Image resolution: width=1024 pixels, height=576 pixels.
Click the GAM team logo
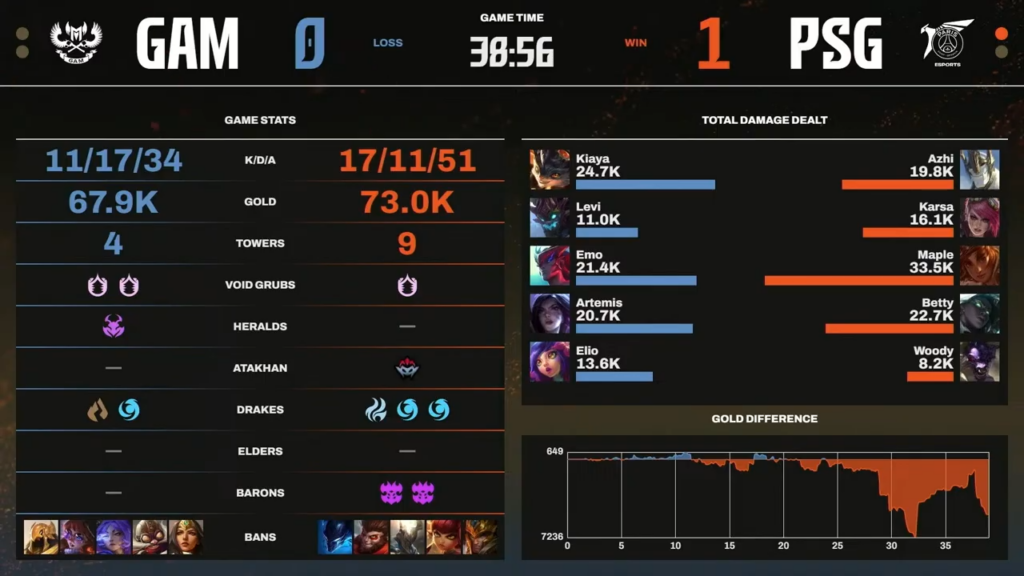coord(76,43)
